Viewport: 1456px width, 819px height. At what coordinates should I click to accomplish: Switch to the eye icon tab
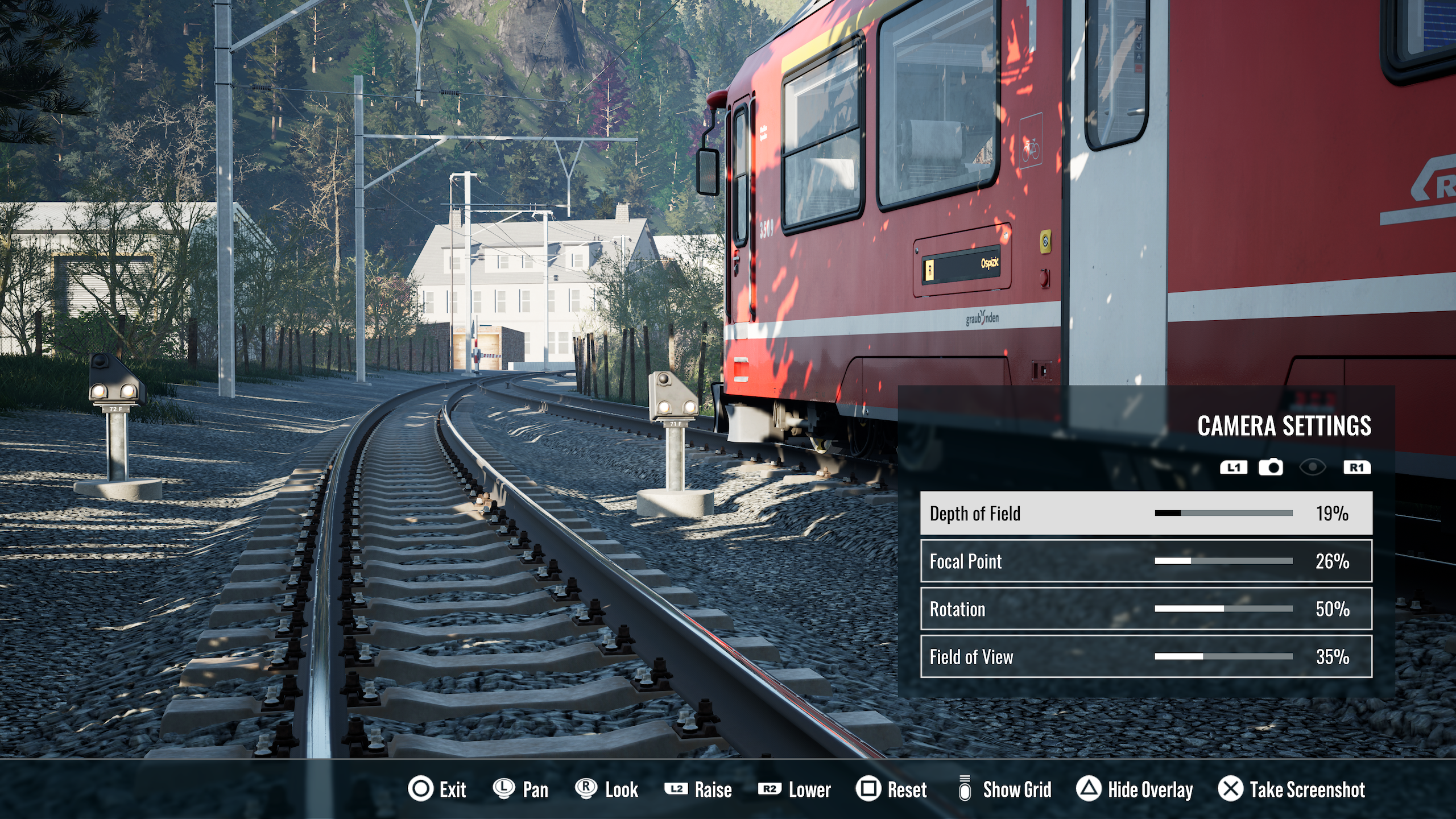coord(1312,468)
